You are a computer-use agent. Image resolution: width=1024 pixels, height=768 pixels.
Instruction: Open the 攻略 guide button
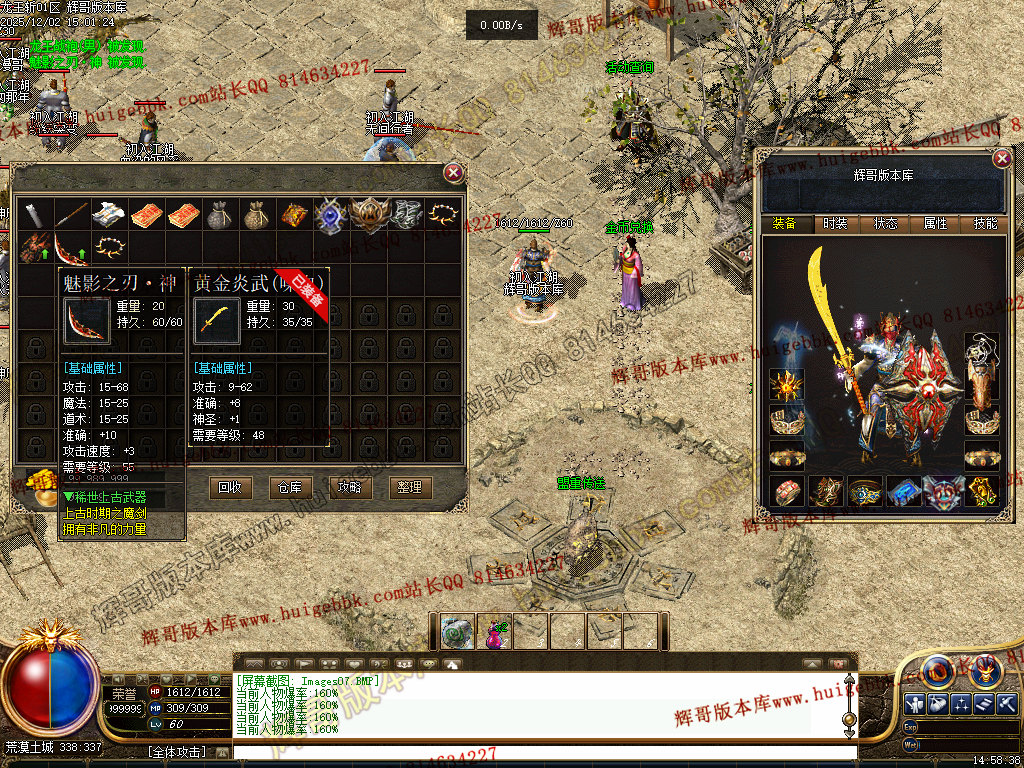[349, 487]
